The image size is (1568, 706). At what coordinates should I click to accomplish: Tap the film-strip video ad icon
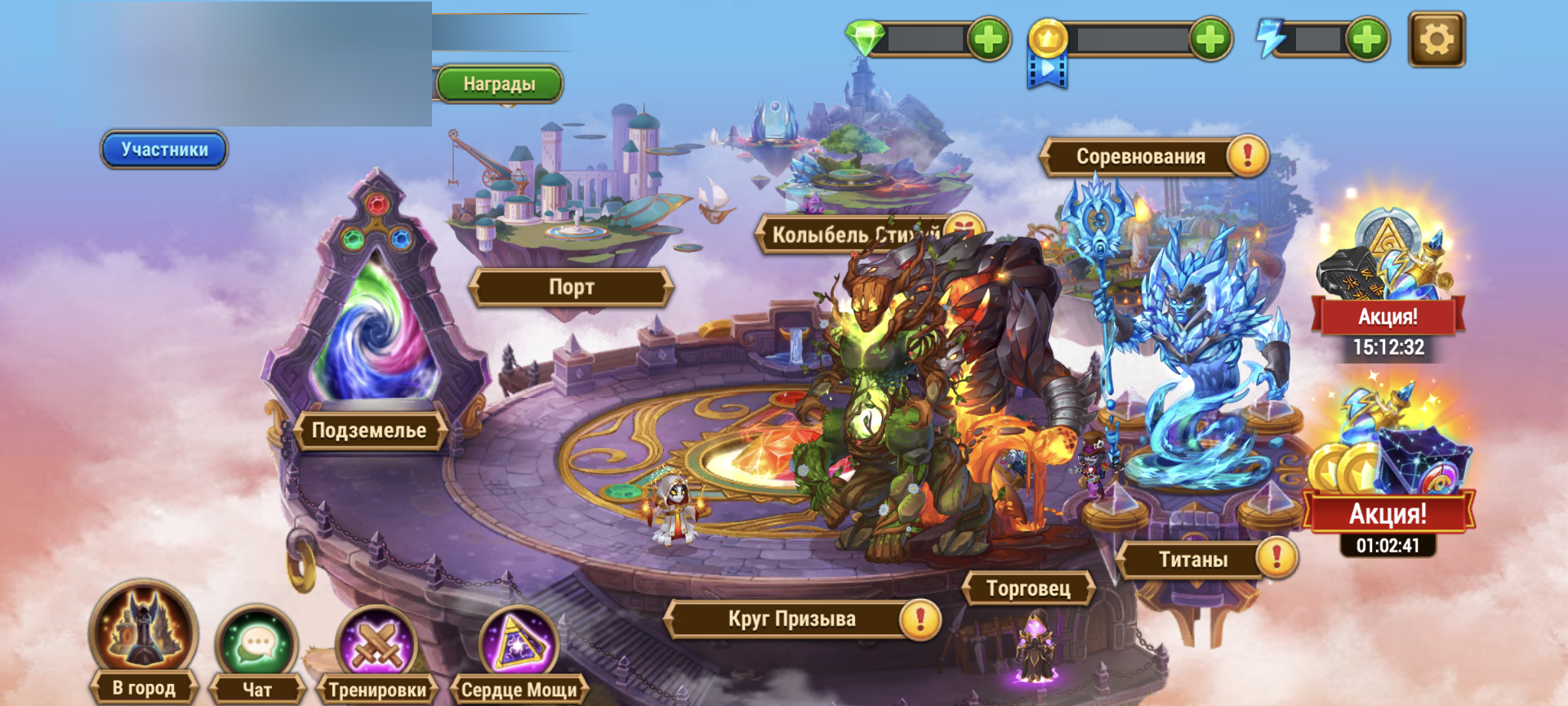1047,72
